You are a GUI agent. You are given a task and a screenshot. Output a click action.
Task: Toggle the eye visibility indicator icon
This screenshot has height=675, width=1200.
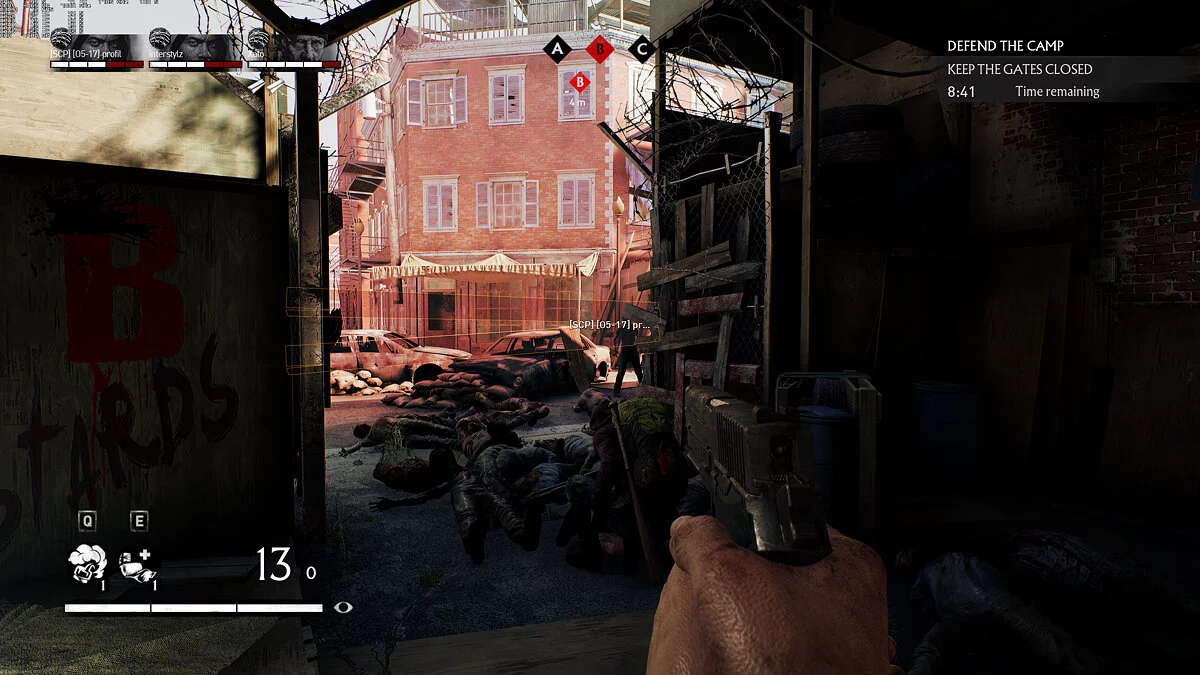[344, 606]
